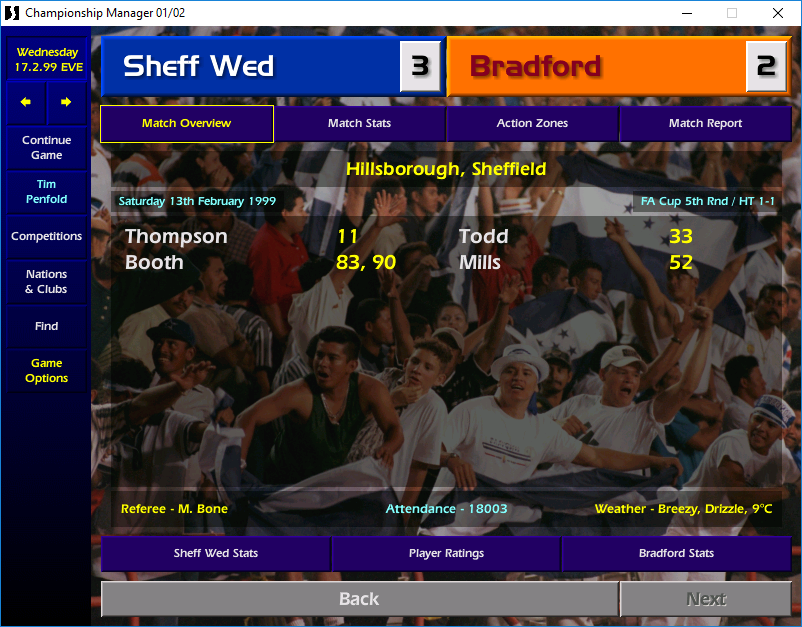Select the Match Overview tab
The image size is (802, 627).
(x=186, y=124)
